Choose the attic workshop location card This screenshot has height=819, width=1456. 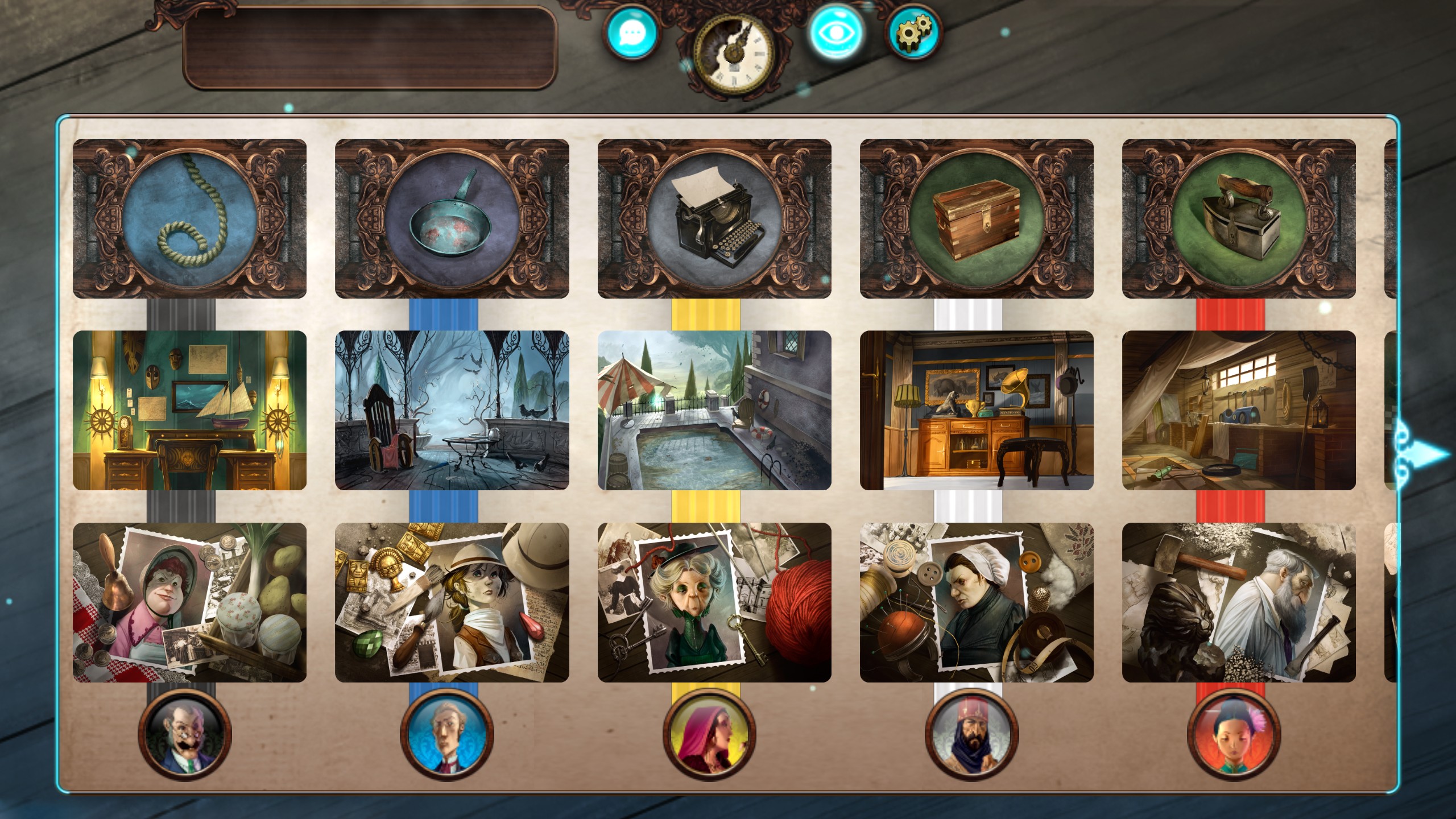click(x=1239, y=410)
